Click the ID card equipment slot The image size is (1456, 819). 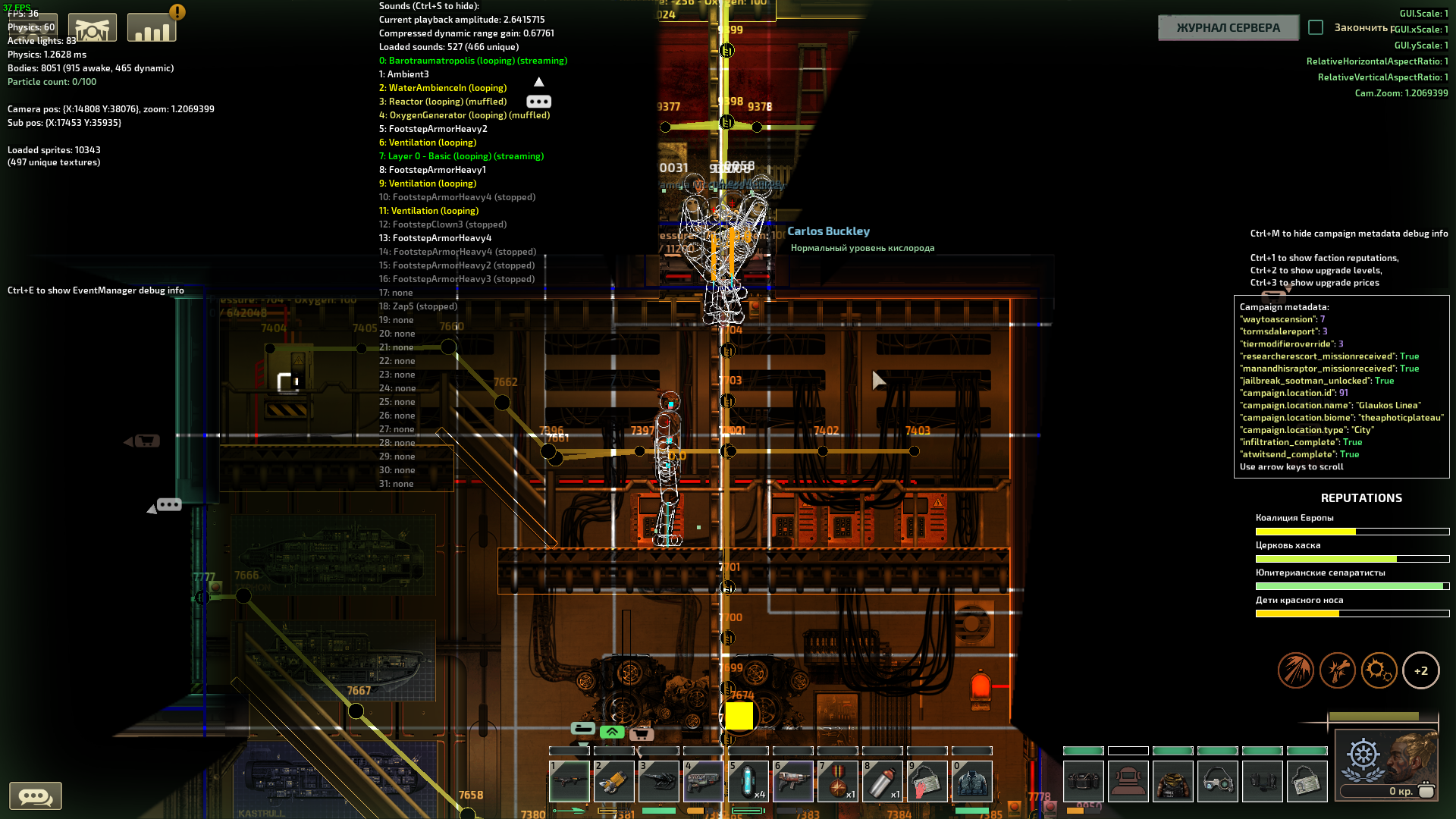point(1307,781)
